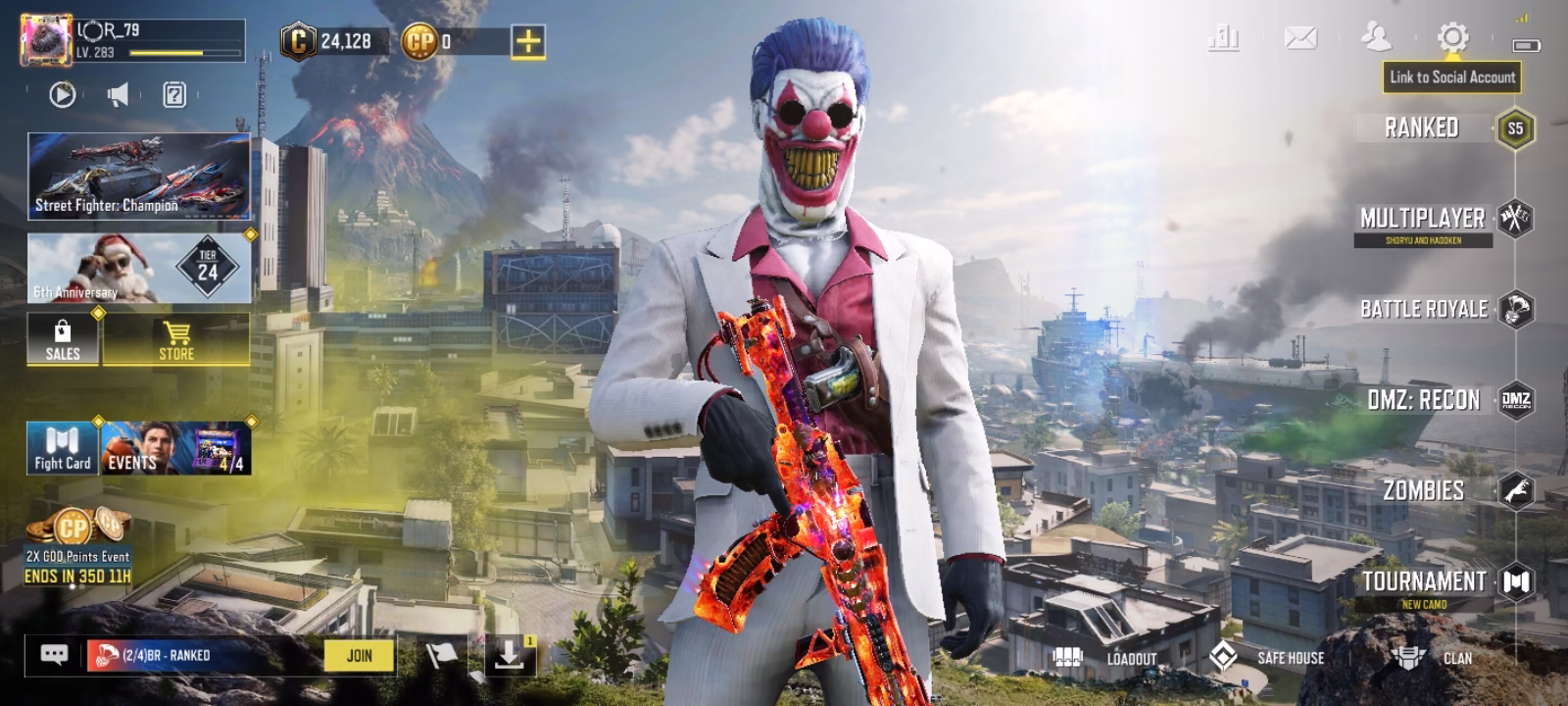Add CP with the plus button
1568x706 pixels.
(527, 41)
